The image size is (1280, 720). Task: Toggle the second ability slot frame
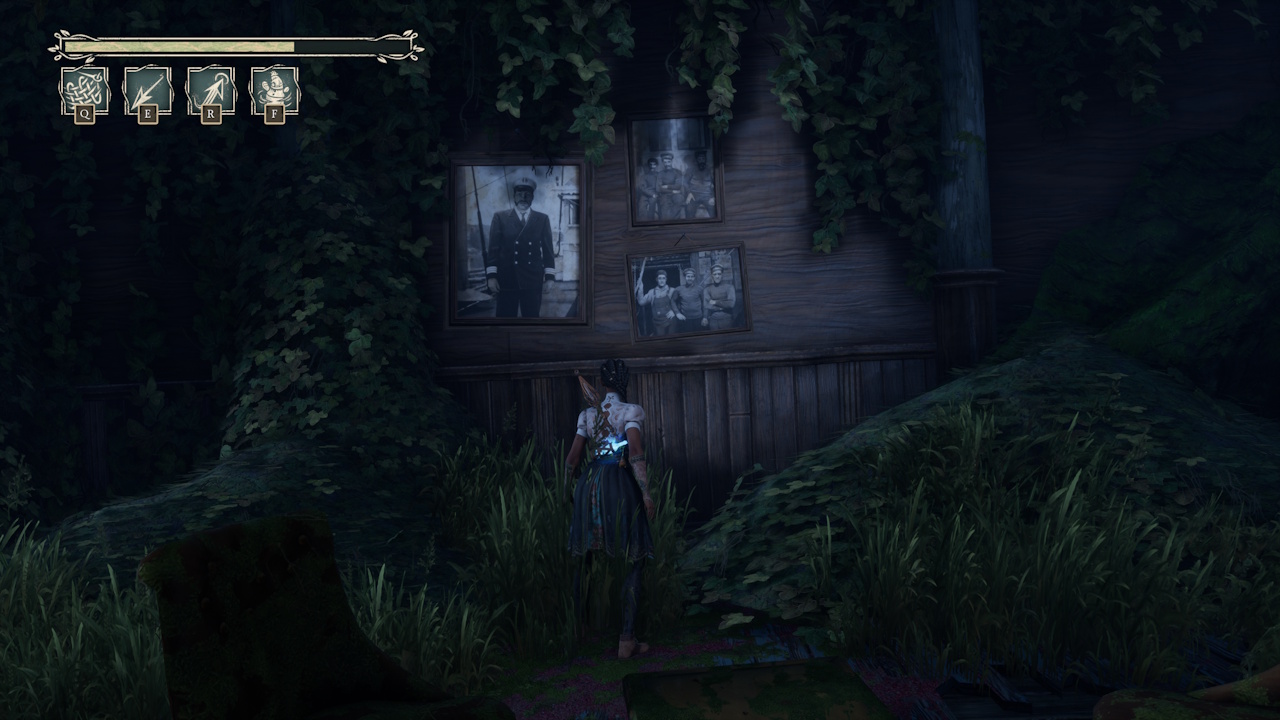[148, 88]
